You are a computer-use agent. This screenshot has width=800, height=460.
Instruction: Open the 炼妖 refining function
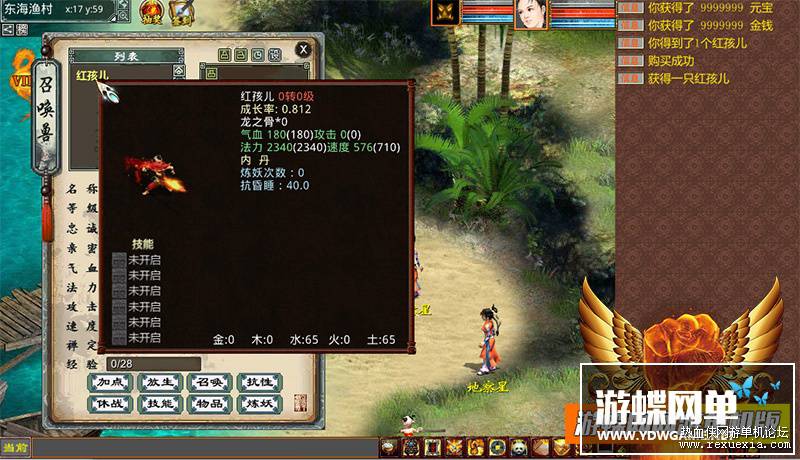[x=256, y=405]
